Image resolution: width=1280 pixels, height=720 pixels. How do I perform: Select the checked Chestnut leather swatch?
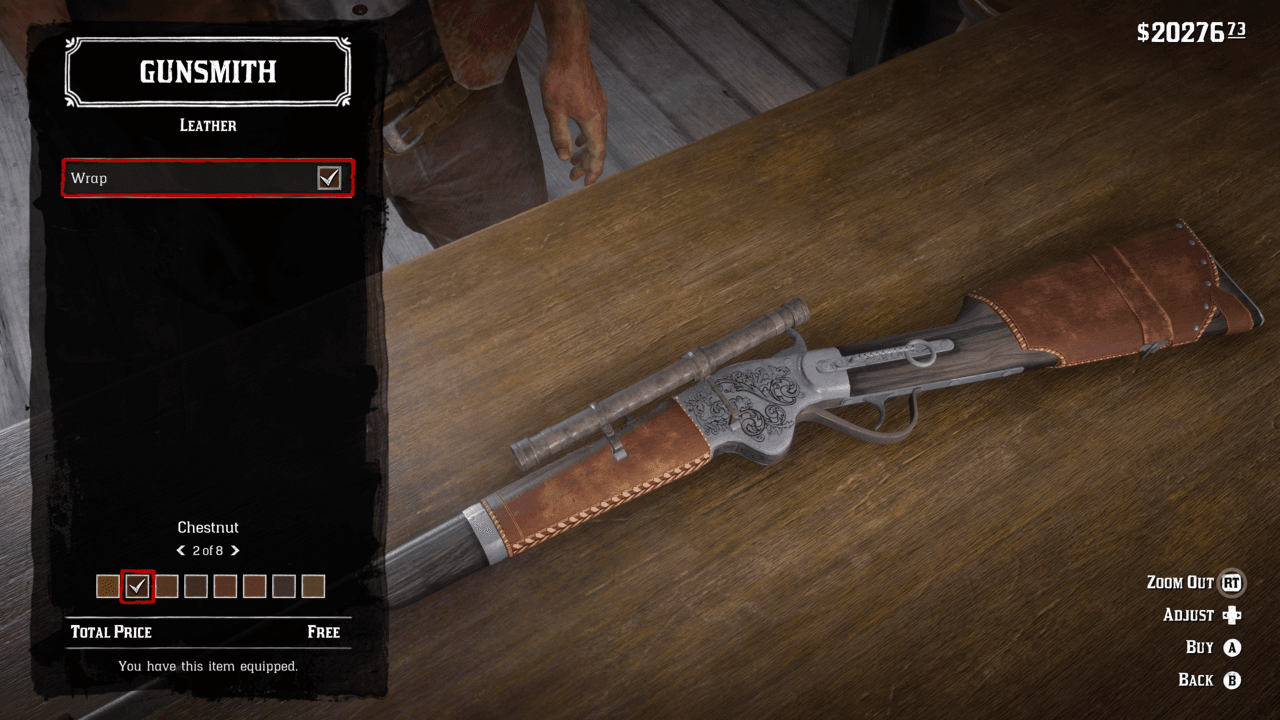coord(137,586)
